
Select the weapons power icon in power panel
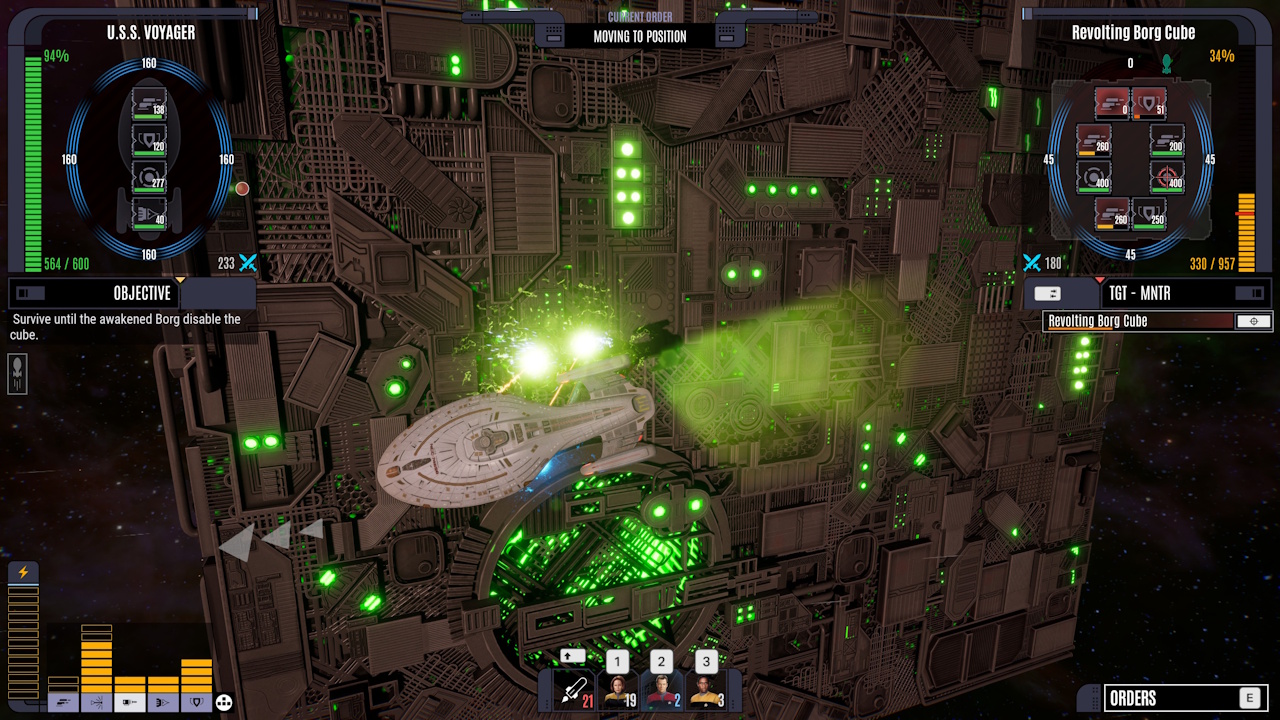tap(63, 702)
